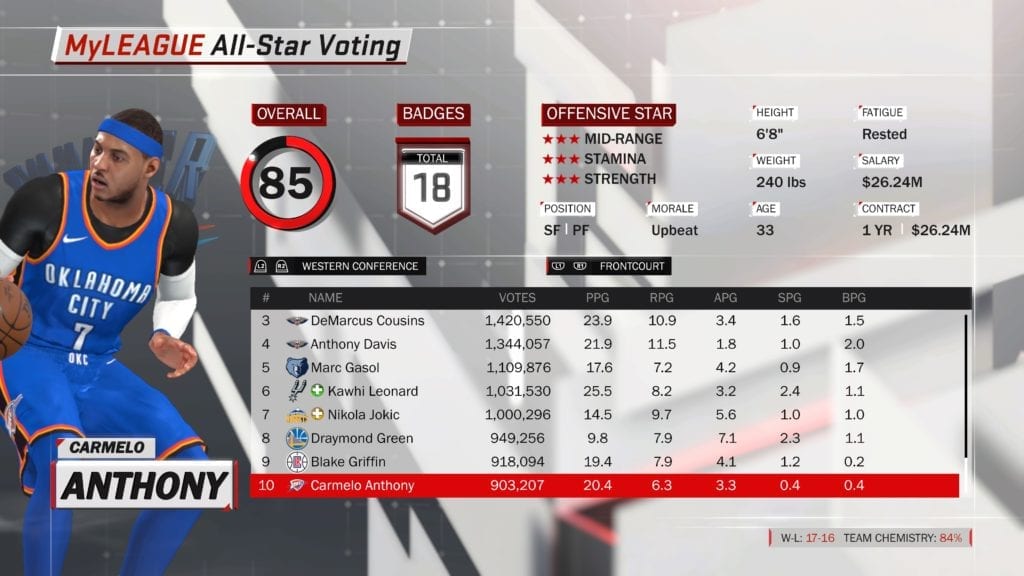Sort players by the SPG column
This screenshot has width=1024, height=576.
(x=789, y=298)
